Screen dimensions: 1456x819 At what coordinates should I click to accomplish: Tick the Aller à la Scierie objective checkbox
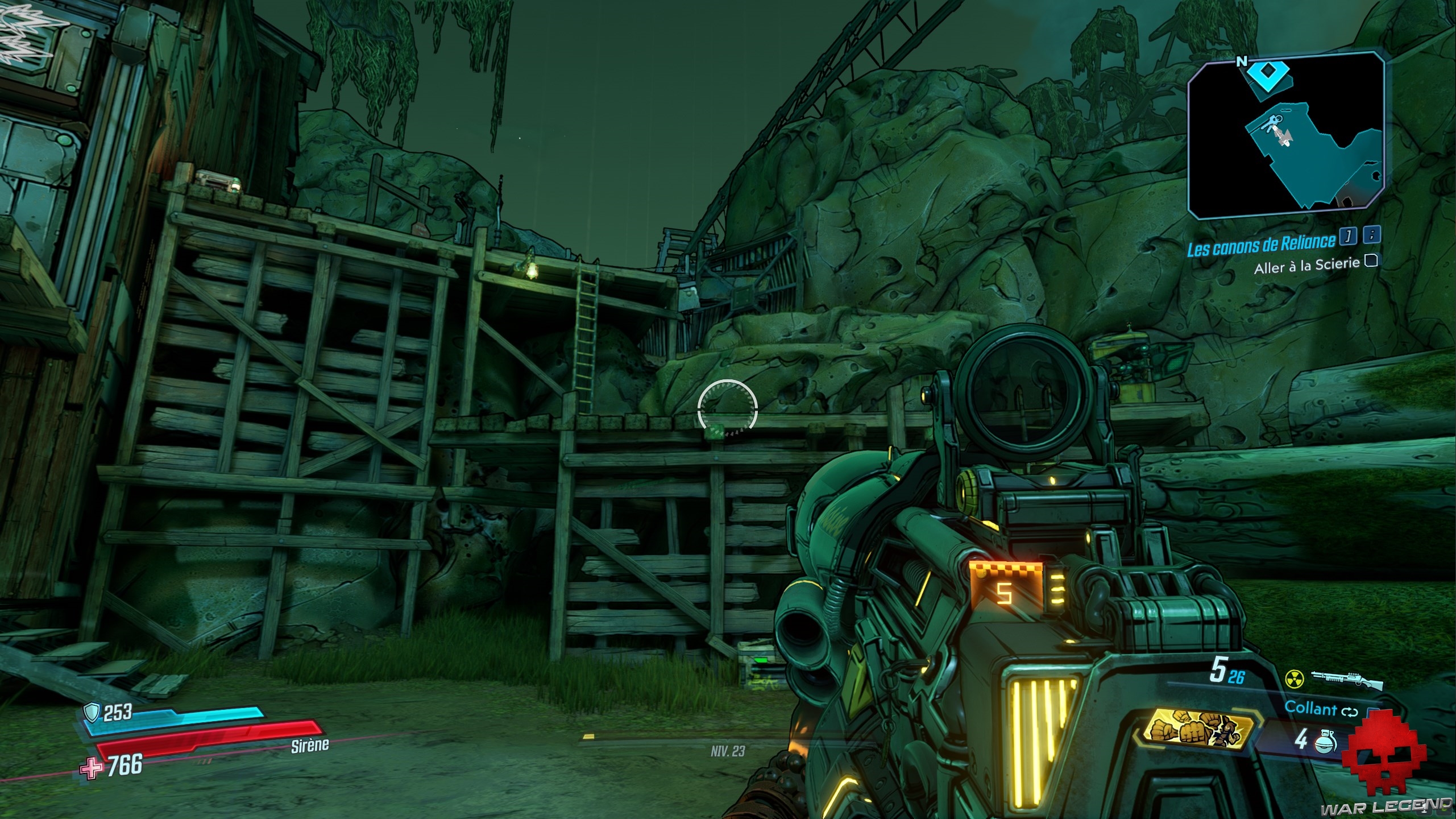(x=1371, y=261)
